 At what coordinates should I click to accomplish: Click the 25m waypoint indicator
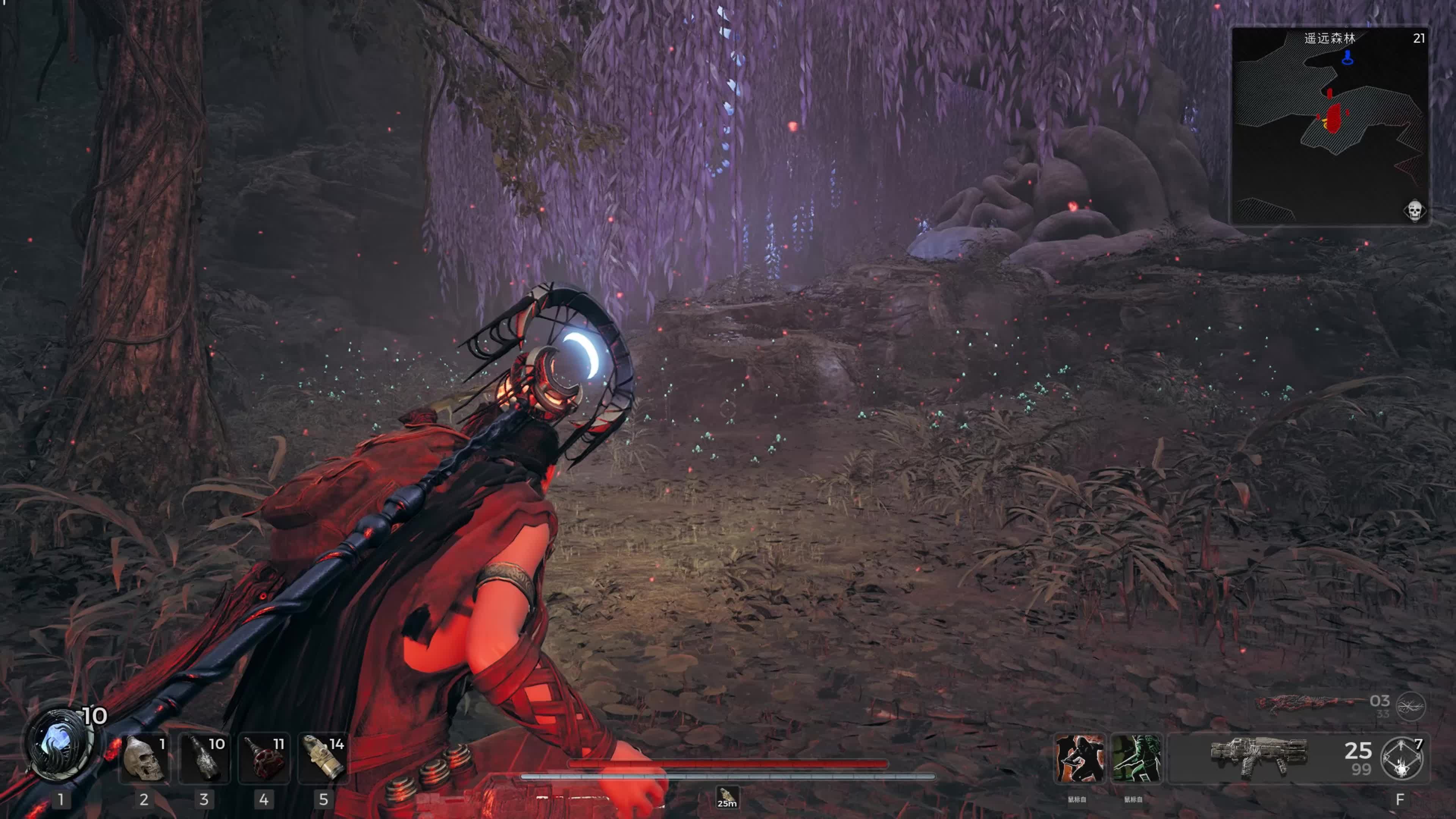click(727, 797)
